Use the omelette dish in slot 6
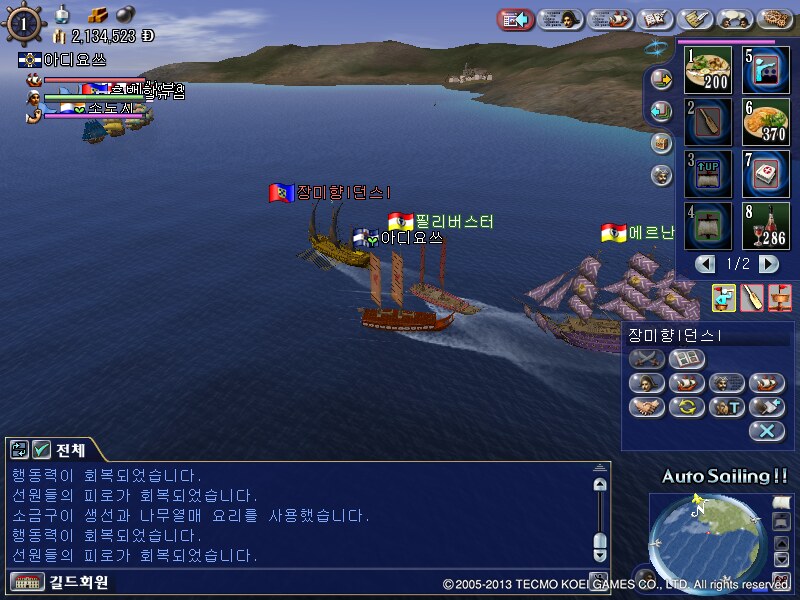The image size is (800, 600). (766, 121)
